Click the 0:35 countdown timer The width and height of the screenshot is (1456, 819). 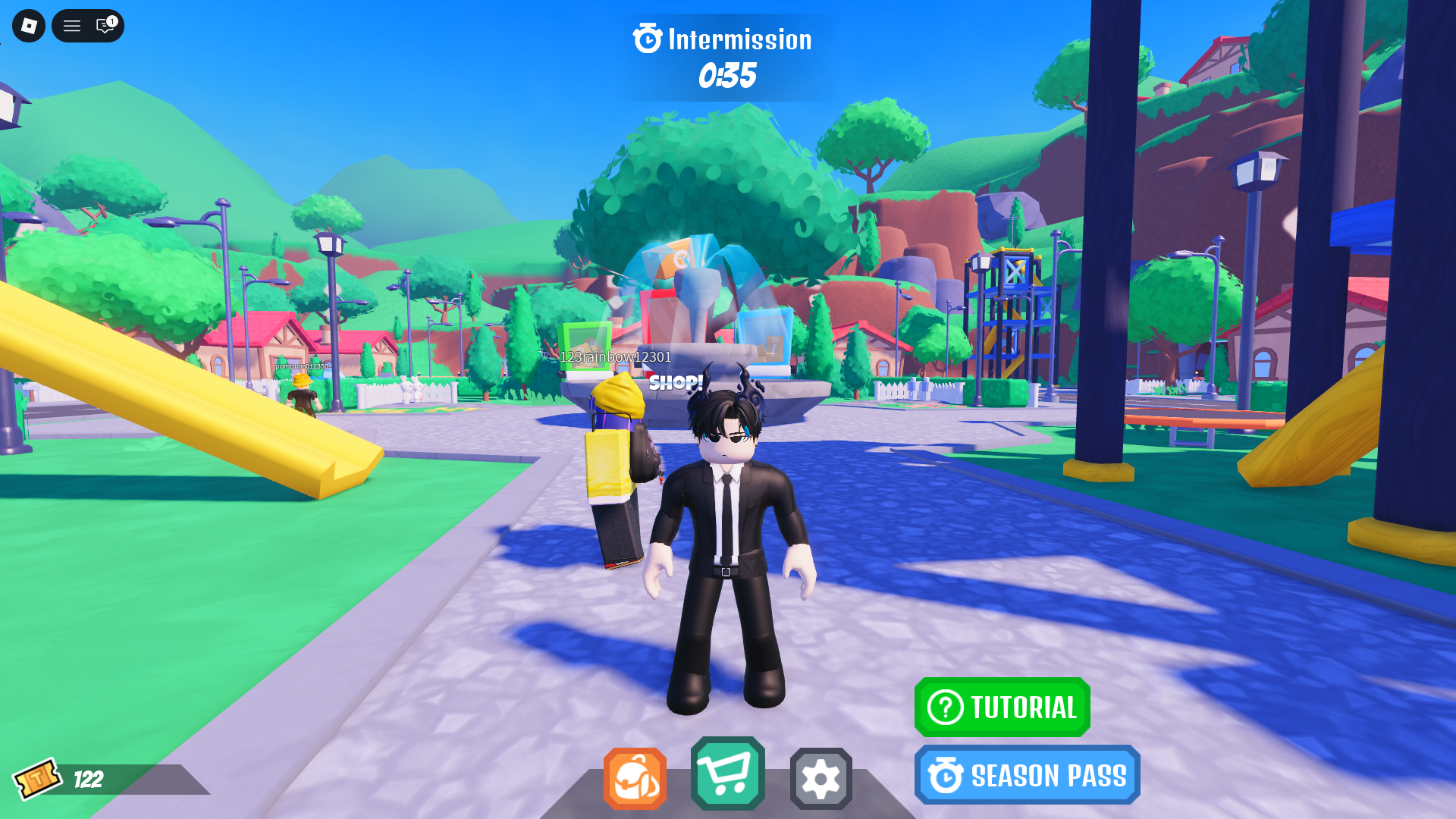tap(727, 76)
